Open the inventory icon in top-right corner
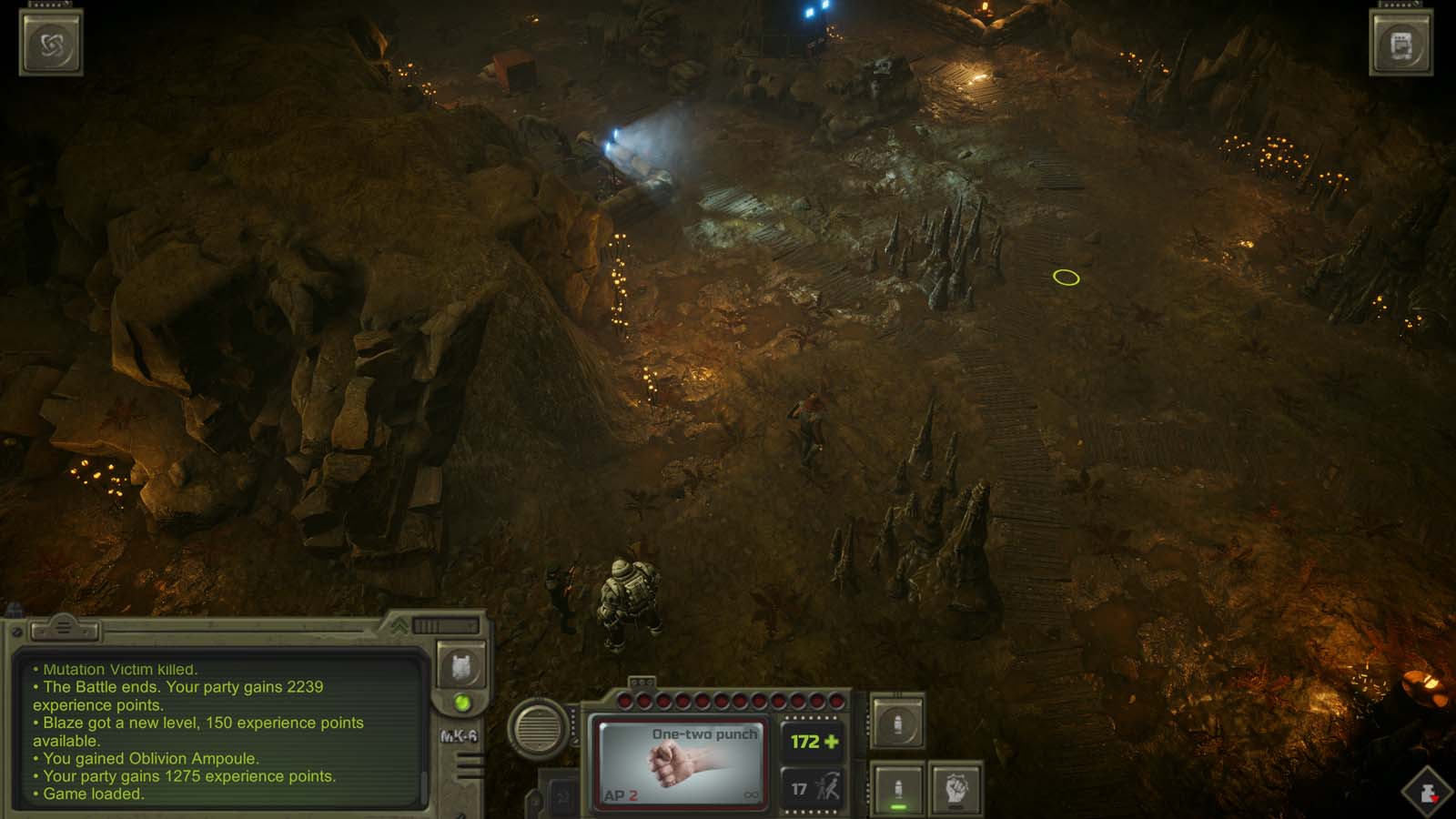The height and width of the screenshot is (819, 1456). pyautogui.click(x=1402, y=44)
